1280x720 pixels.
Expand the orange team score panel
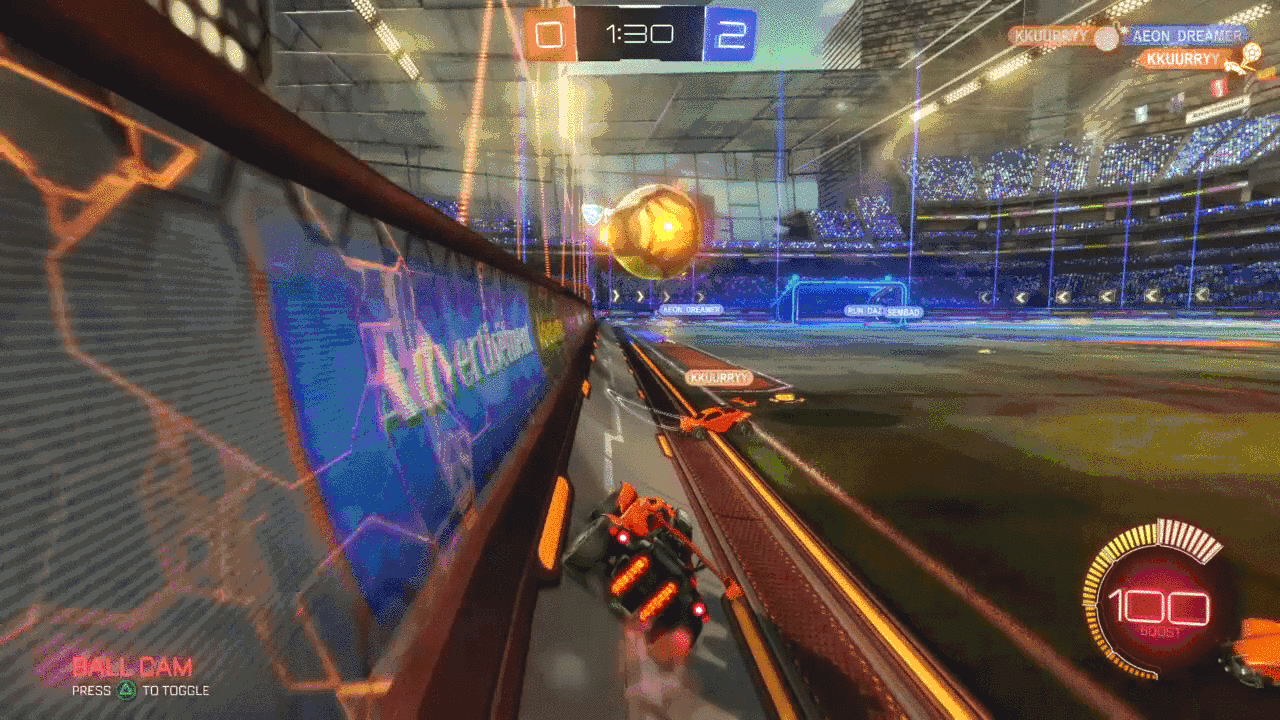click(547, 31)
